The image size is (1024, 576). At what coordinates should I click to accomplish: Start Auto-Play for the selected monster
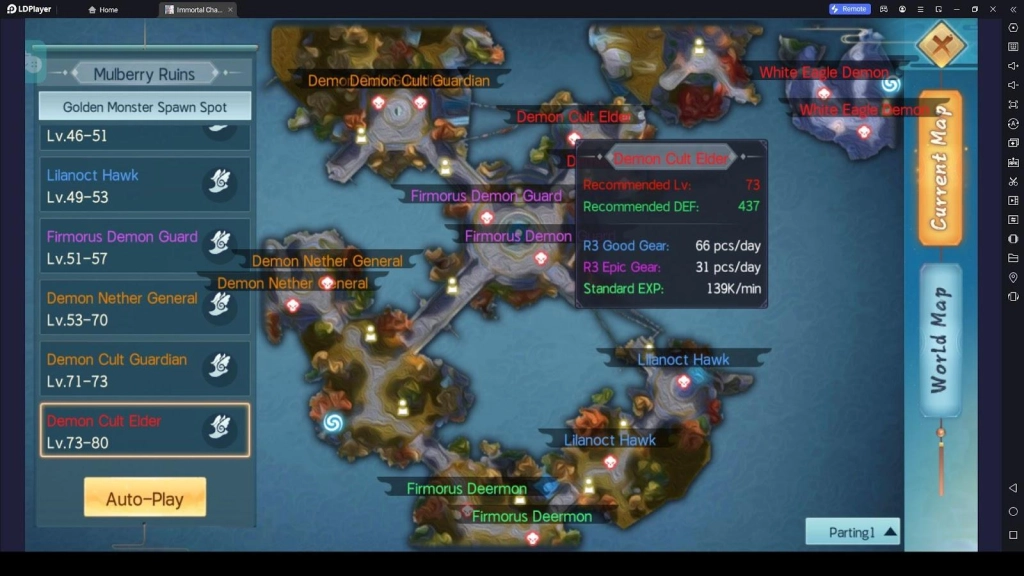click(145, 498)
